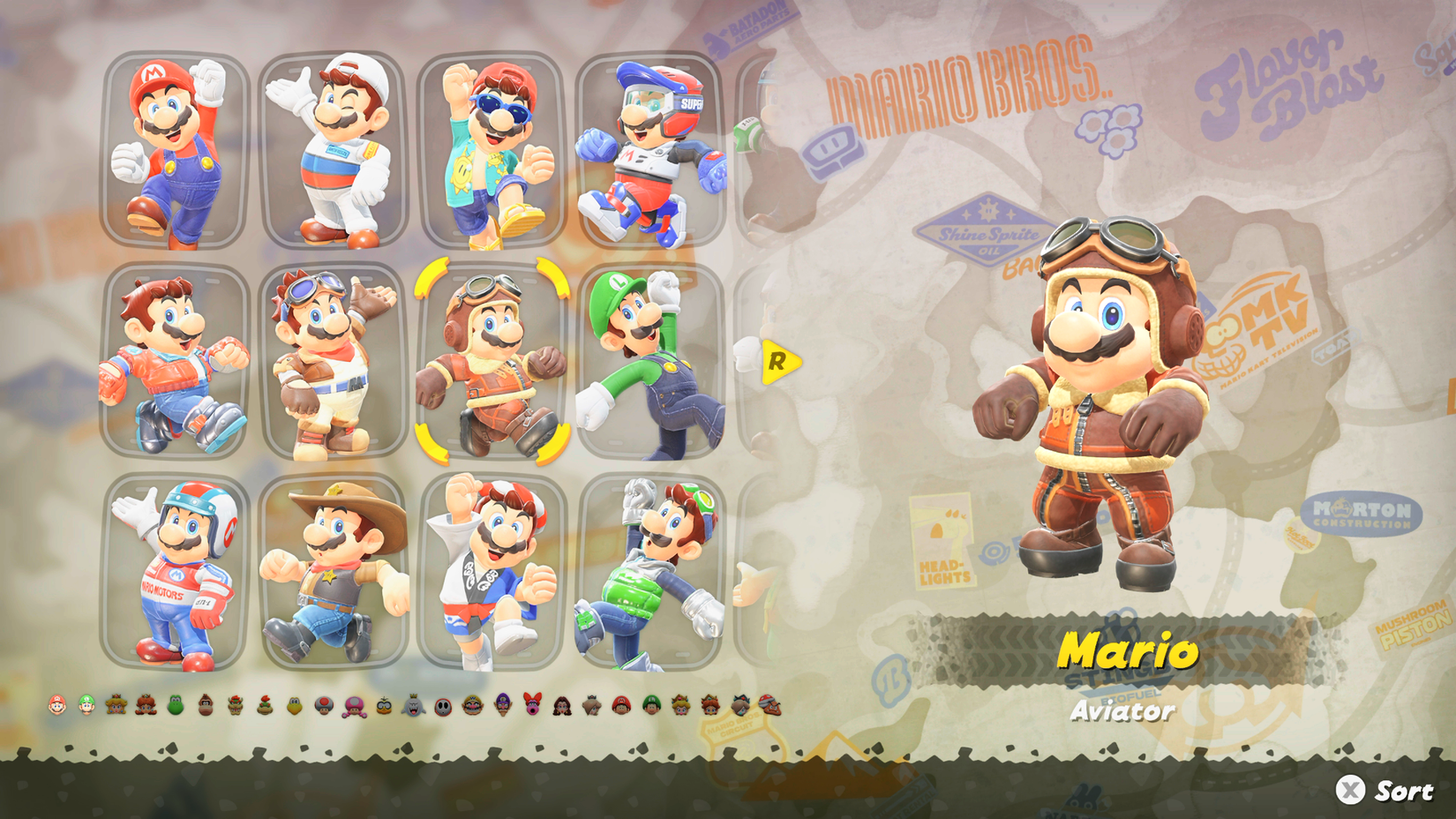Select Shy Guy from the character icons
1456x819 pixels.
(x=442, y=708)
